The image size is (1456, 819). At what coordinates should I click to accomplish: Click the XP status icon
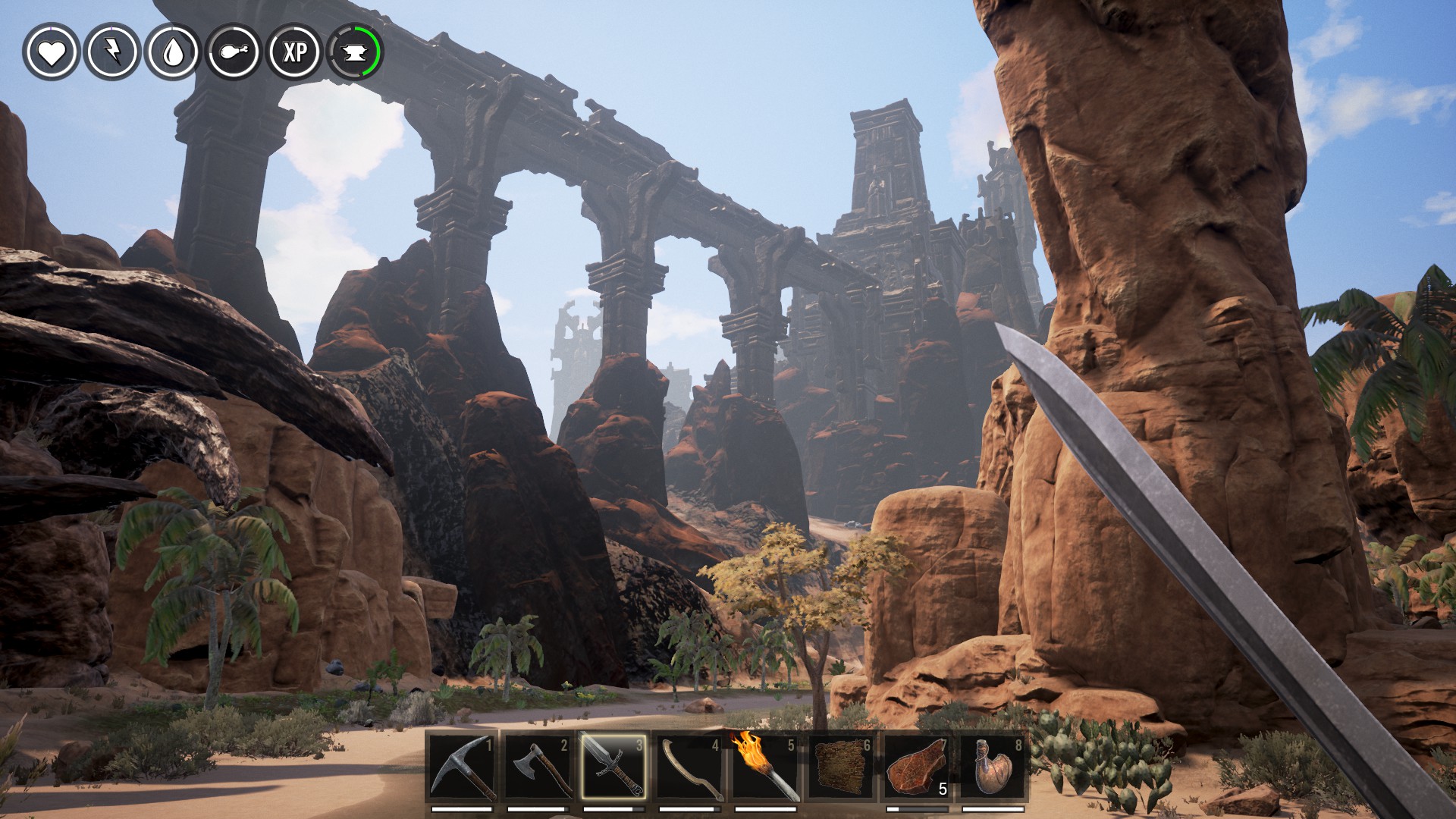294,52
